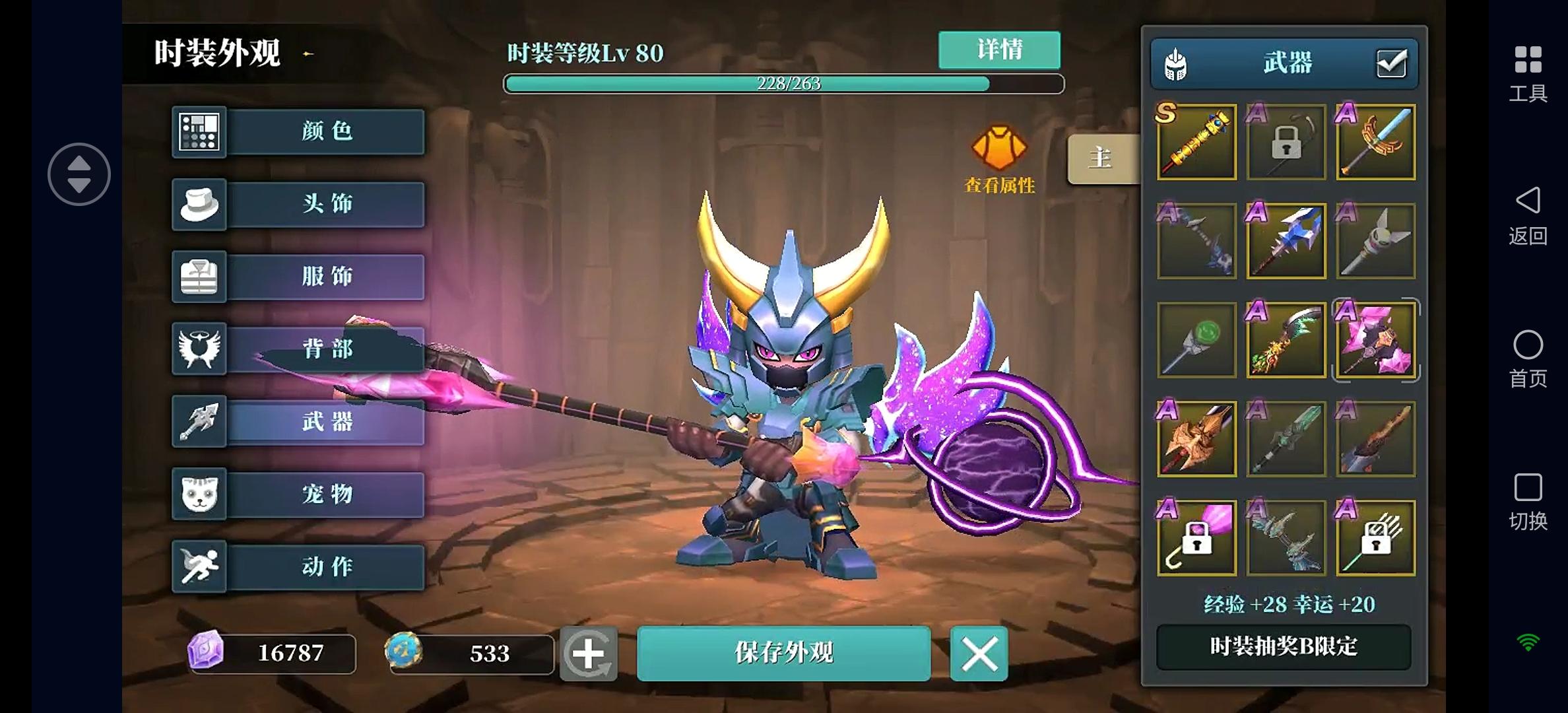Click the up-down arrow control on the left
Screen dimensions: 1568x713
click(79, 173)
